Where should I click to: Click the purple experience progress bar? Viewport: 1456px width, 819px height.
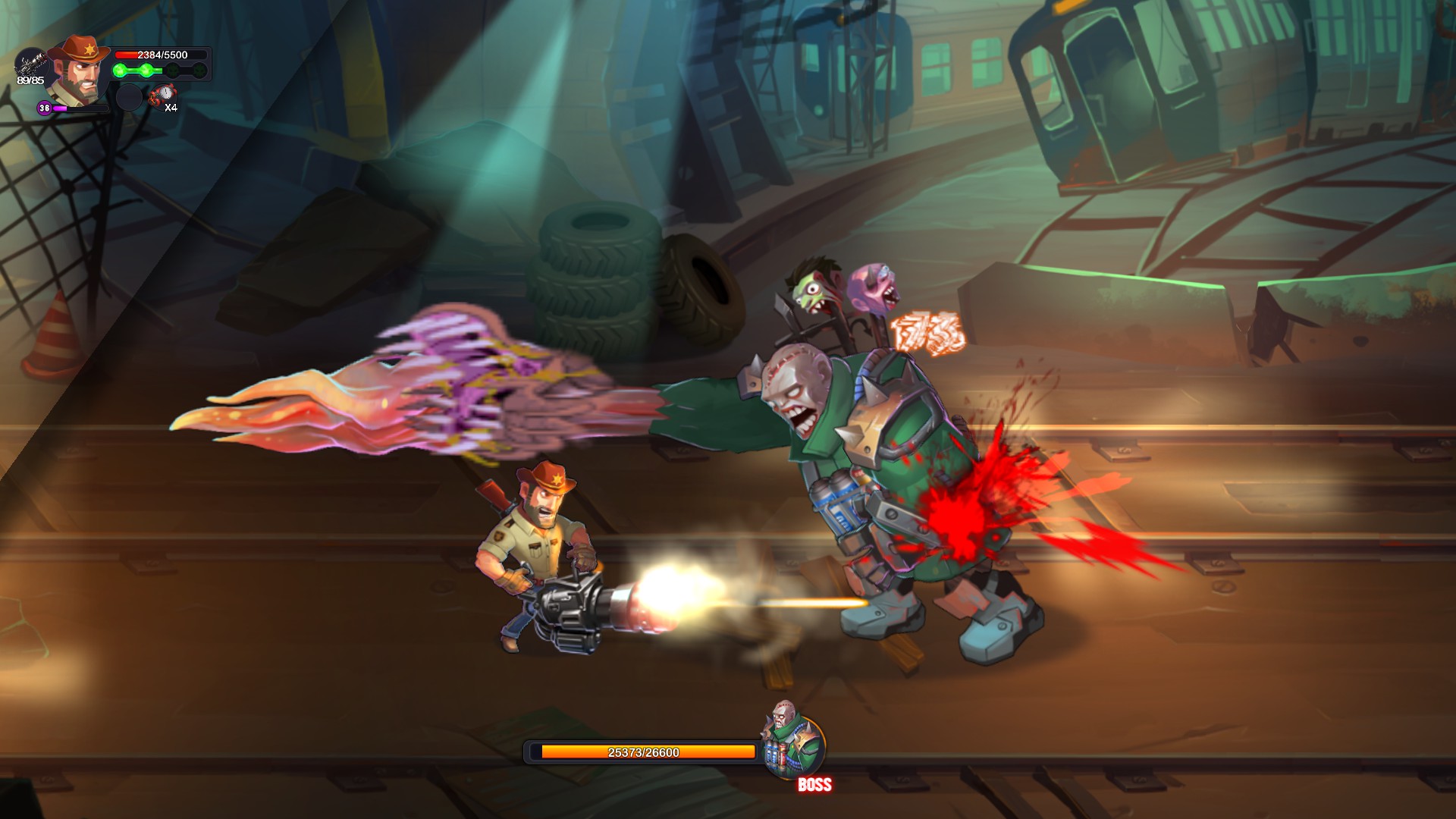coord(80,110)
